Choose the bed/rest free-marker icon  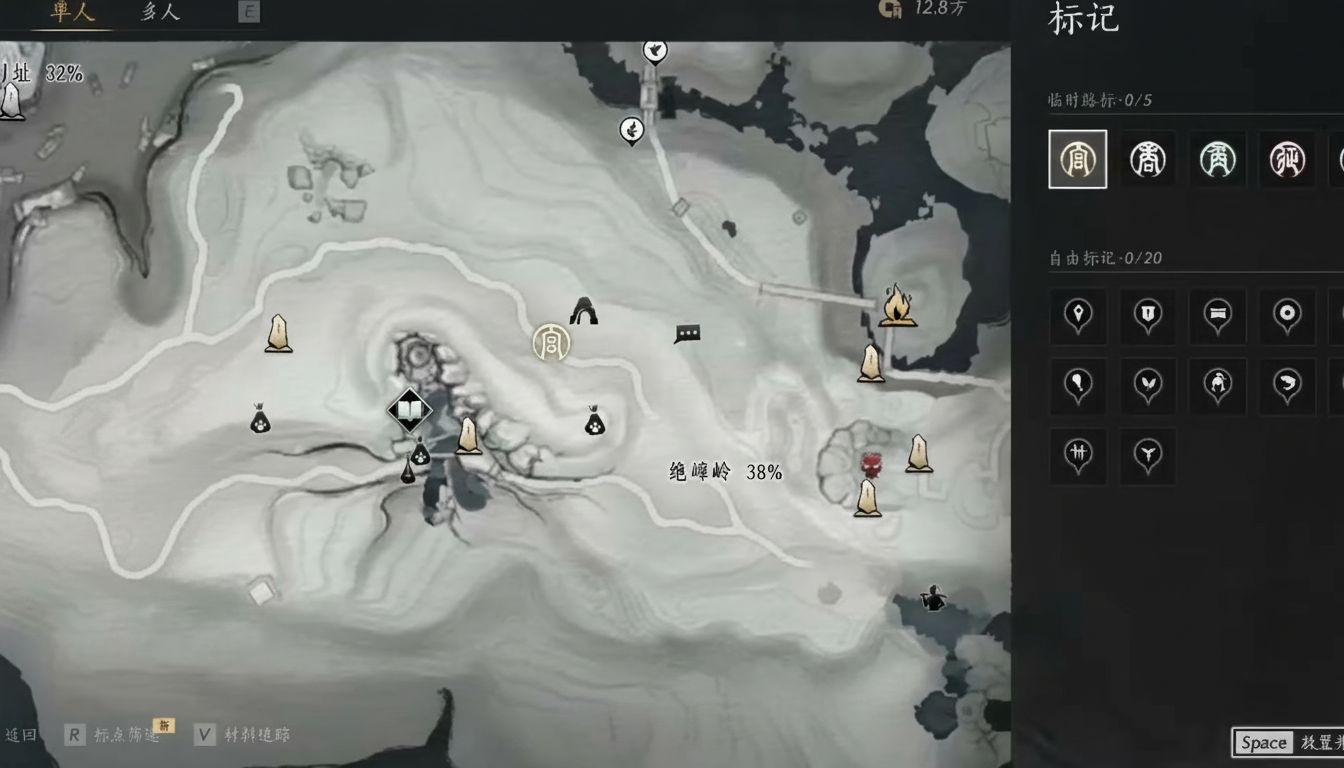pos(1218,317)
